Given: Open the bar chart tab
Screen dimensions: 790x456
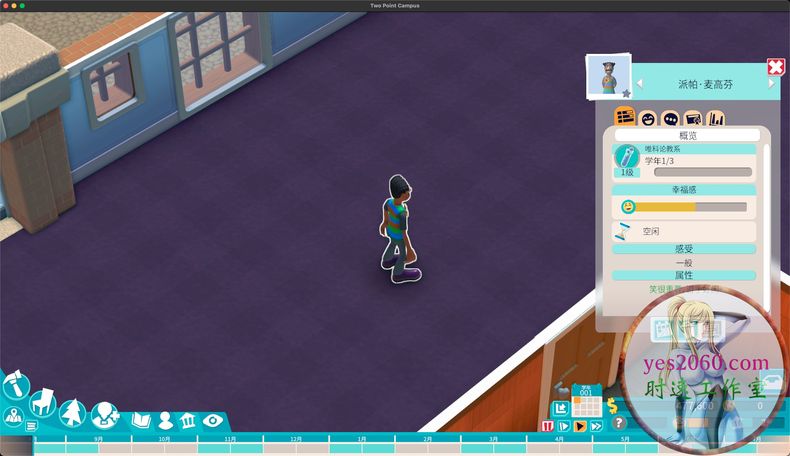Looking at the screenshot, I should (717, 119).
